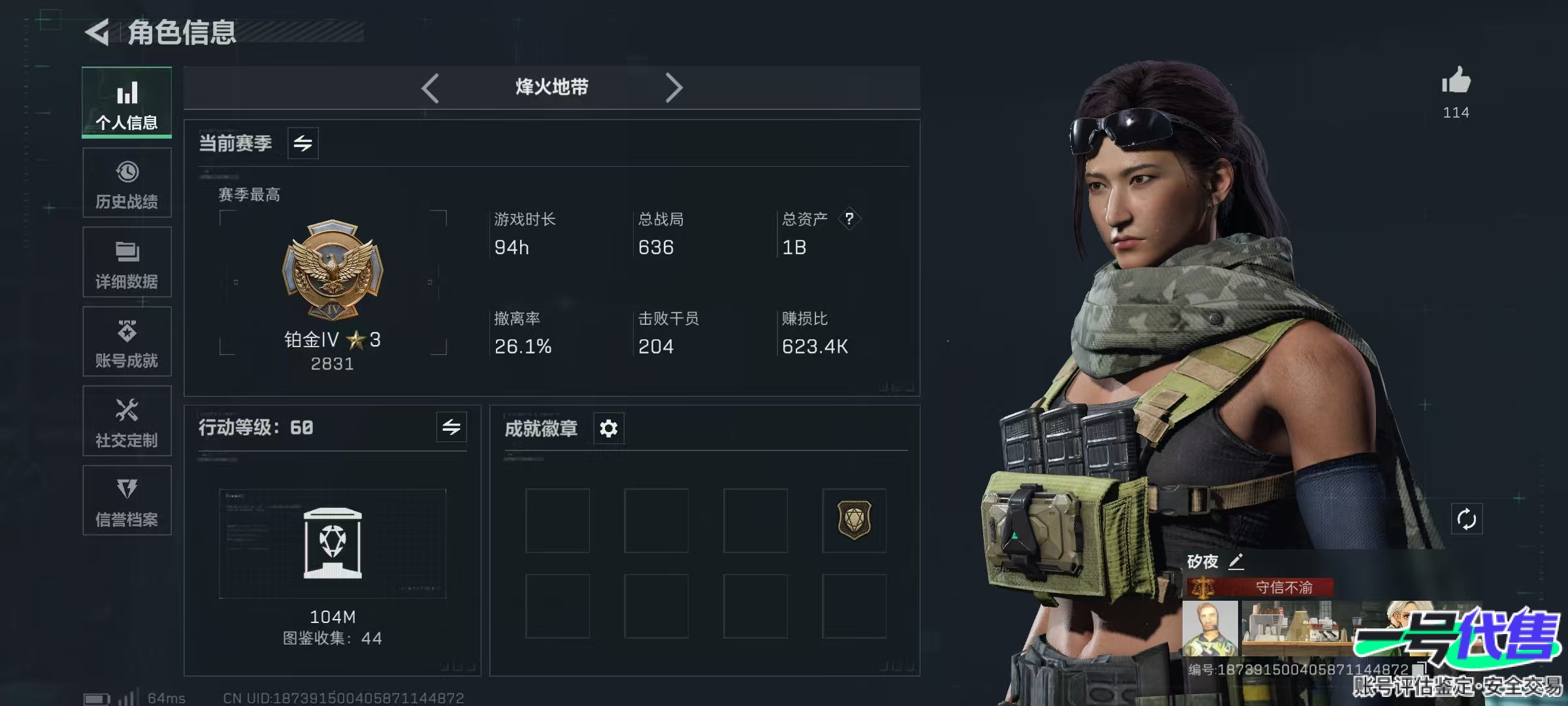Click the 守信不渝 reputation title banner
Viewport: 1568px width, 706px height.
point(1283,587)
